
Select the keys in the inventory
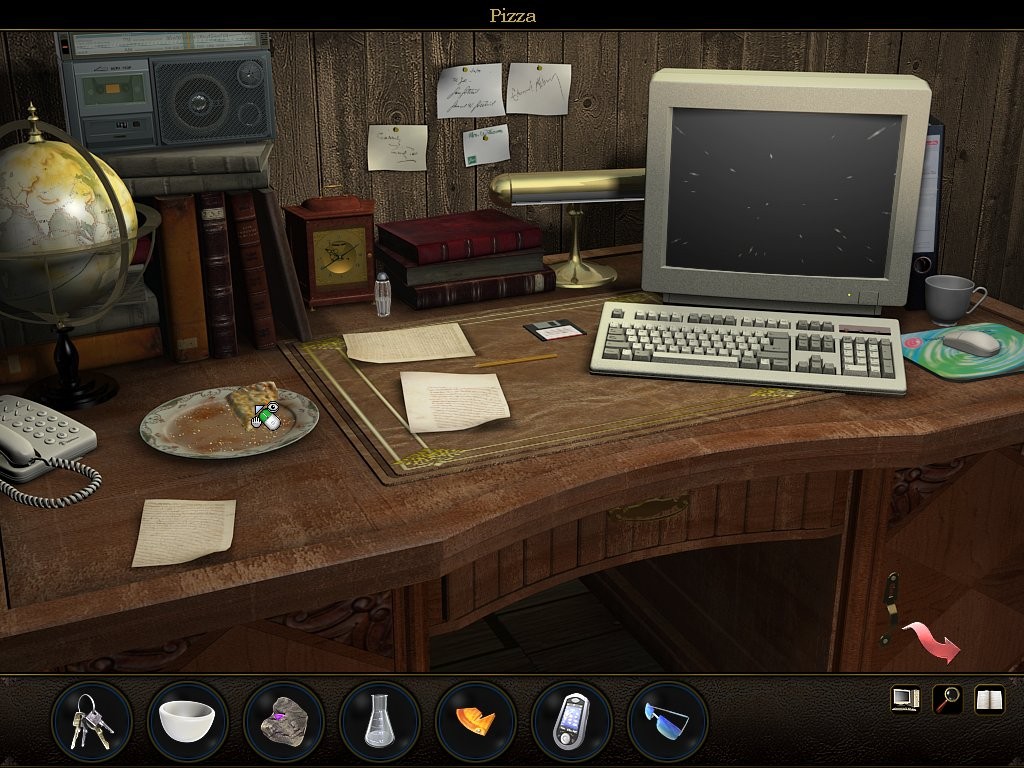coord(91,721)
